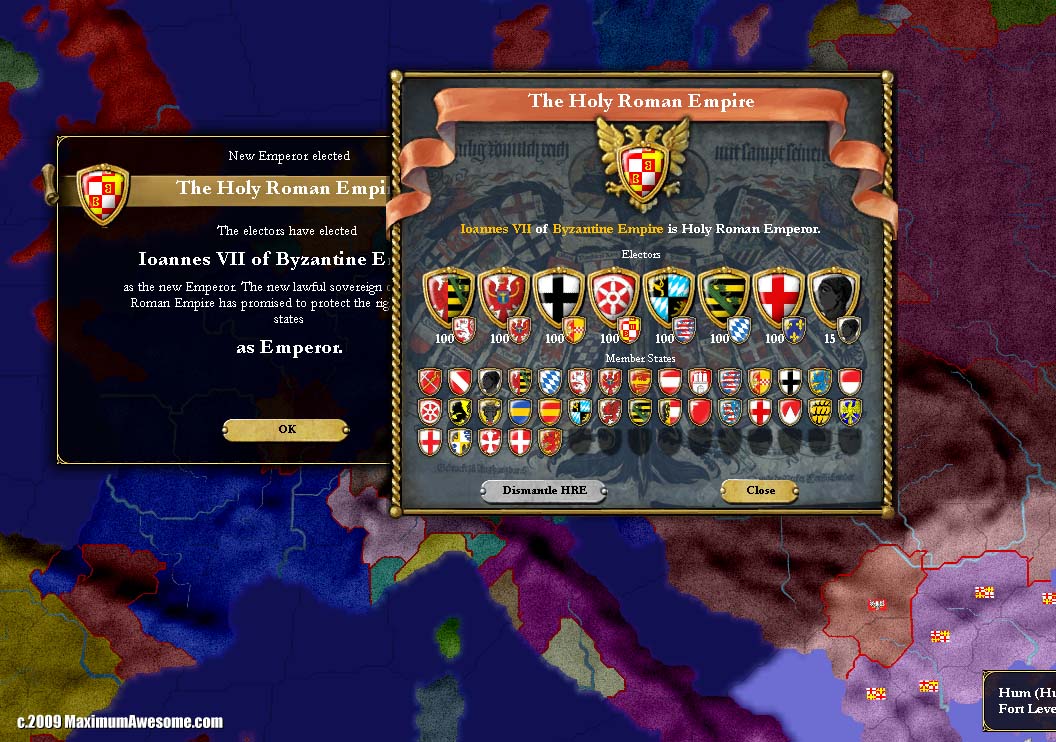1056x742 pixels.
Task: Choose the black cross elector shield
Action: click(557, 297)
